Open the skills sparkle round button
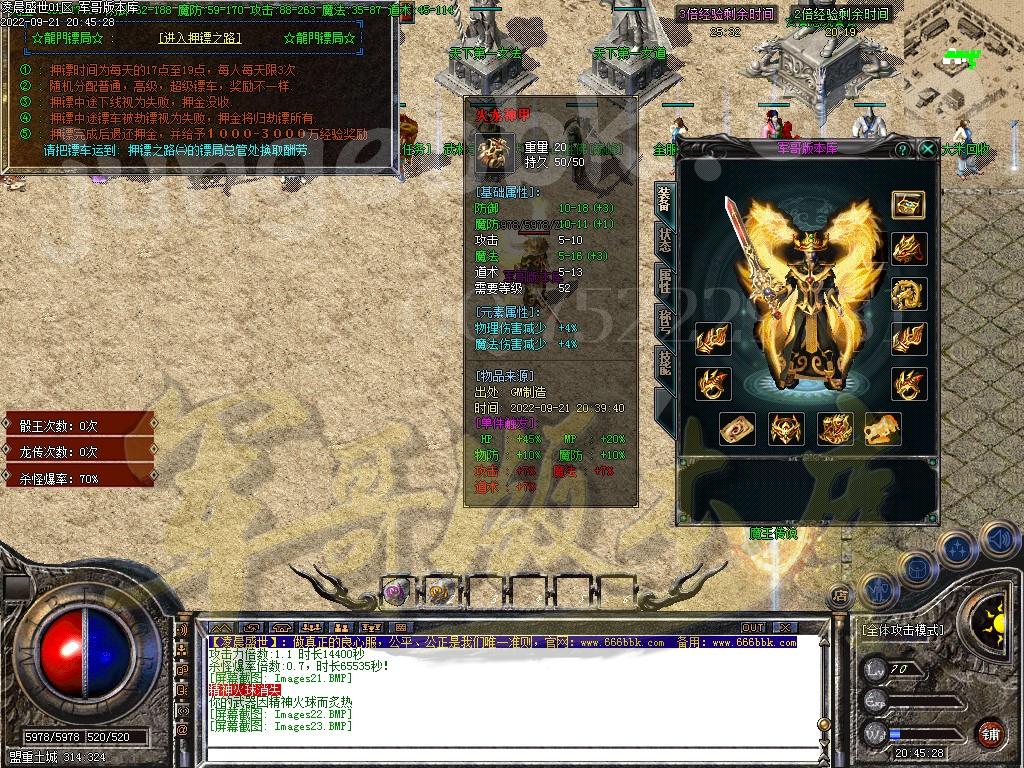Screen dimensions: 1024x768 (x=958, y=548)
